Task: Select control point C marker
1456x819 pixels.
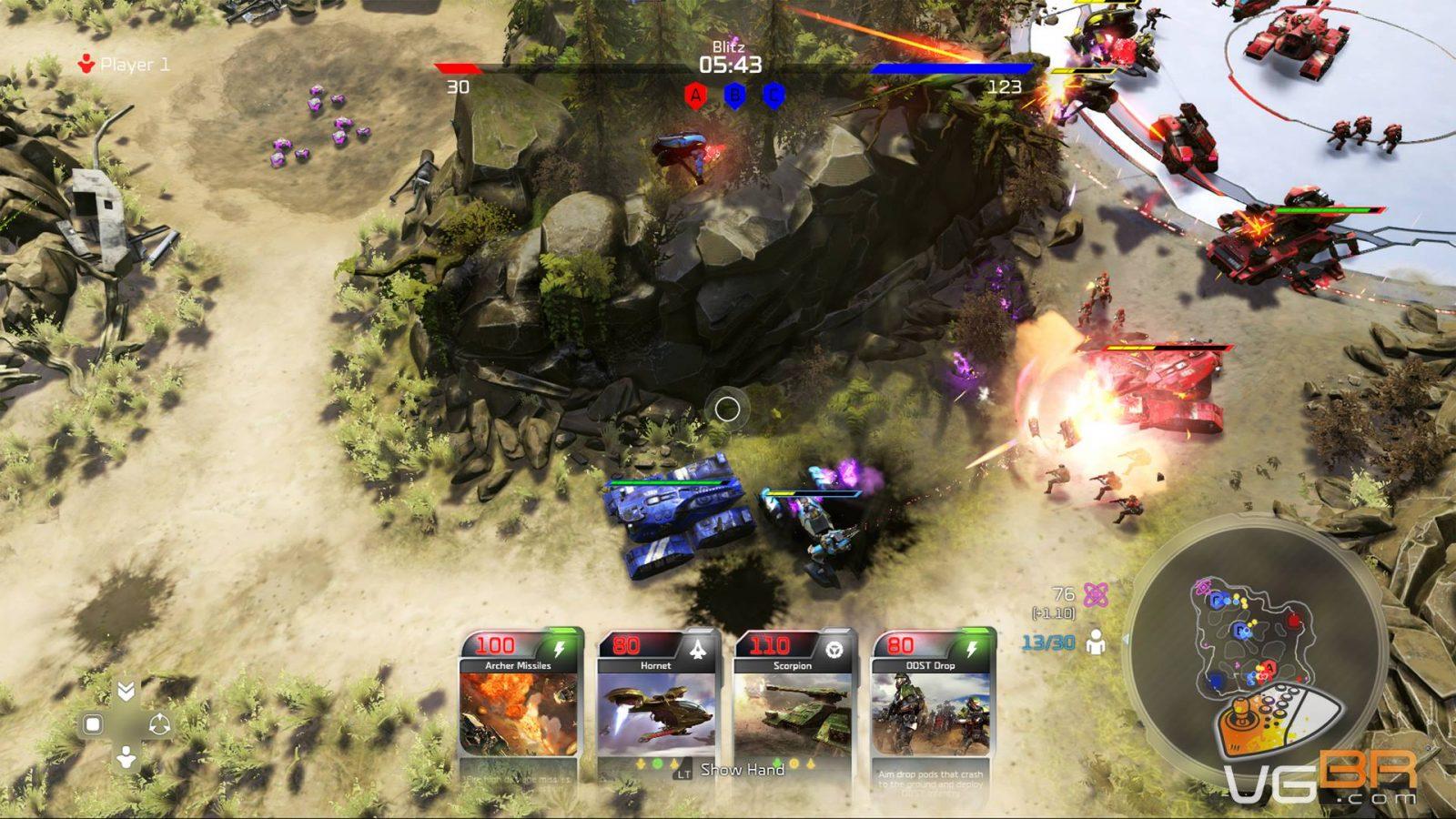Action: click(x=773, y=96)
